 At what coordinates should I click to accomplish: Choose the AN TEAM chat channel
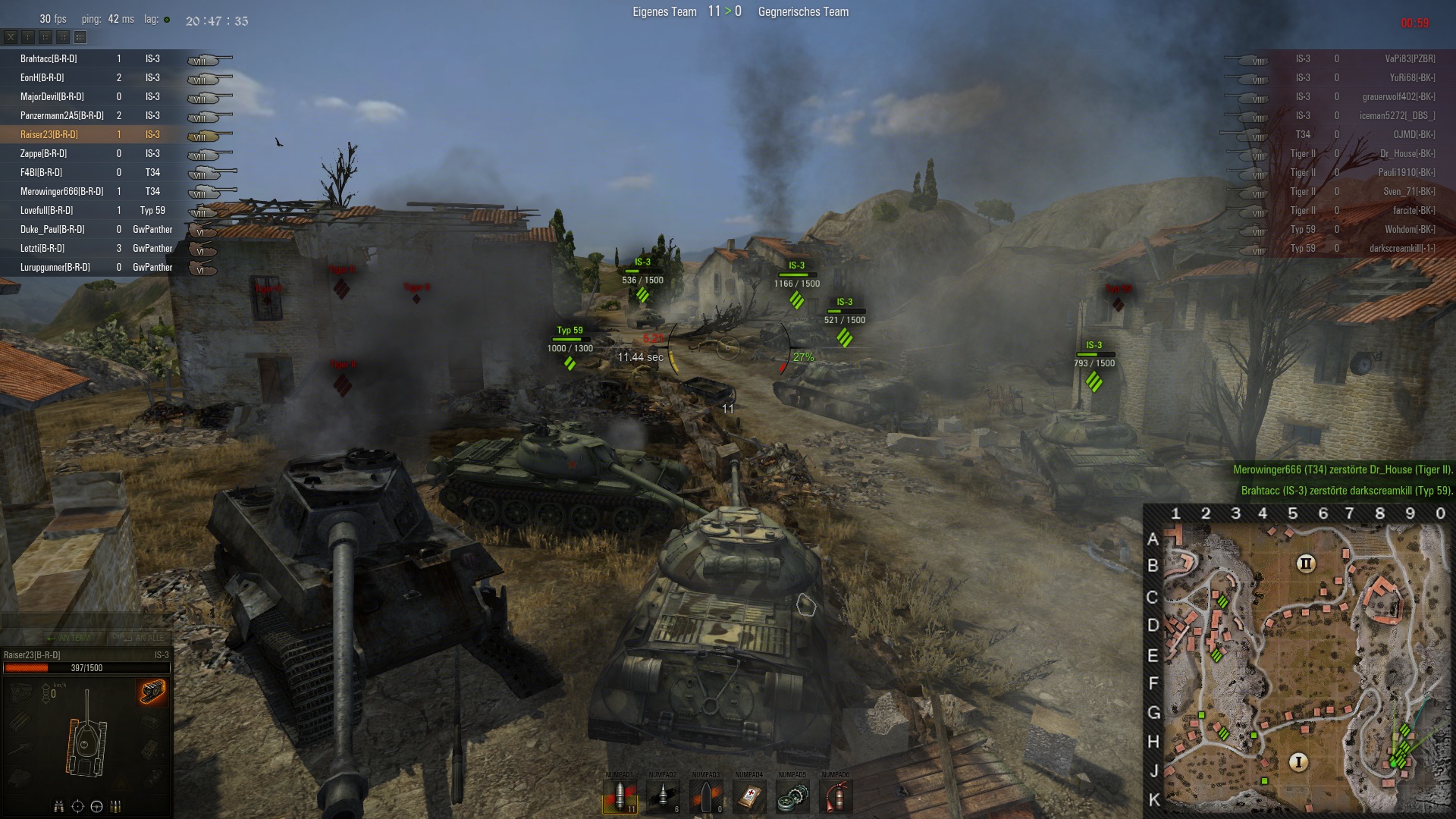coord(68,638)
